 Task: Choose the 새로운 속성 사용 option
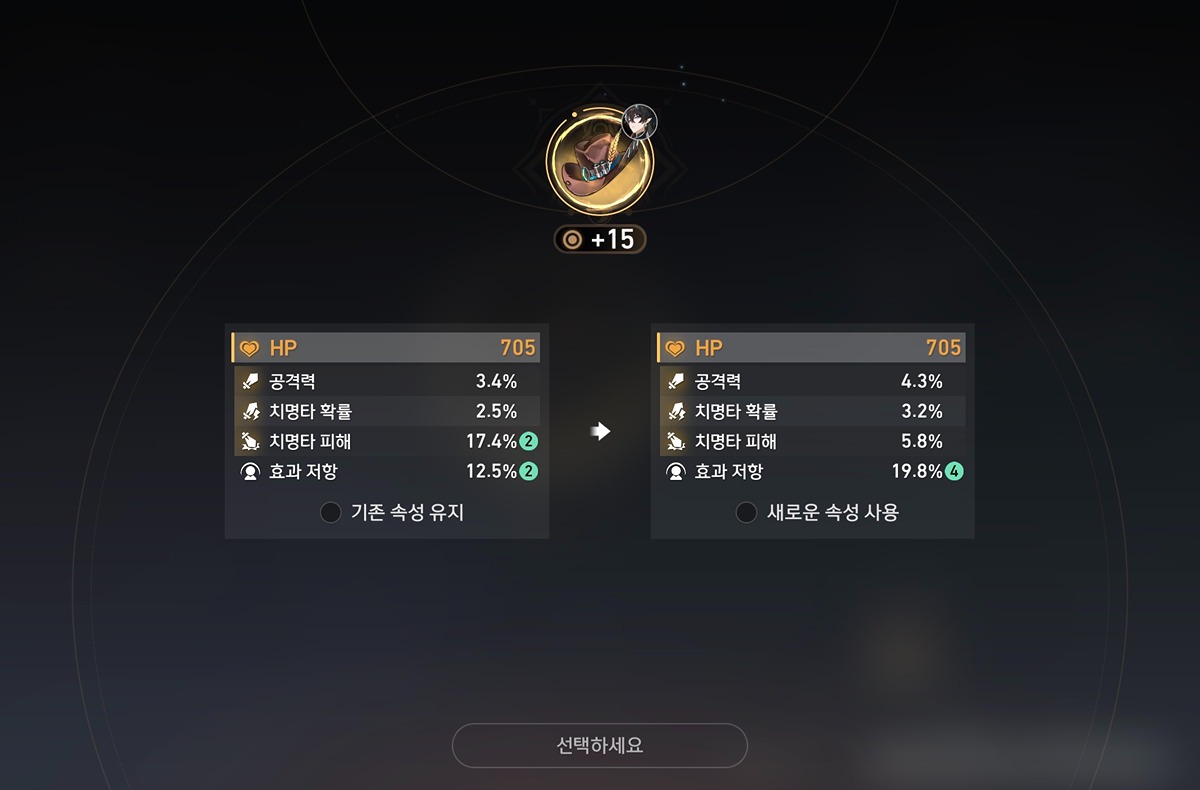click(x=746, y=513)
